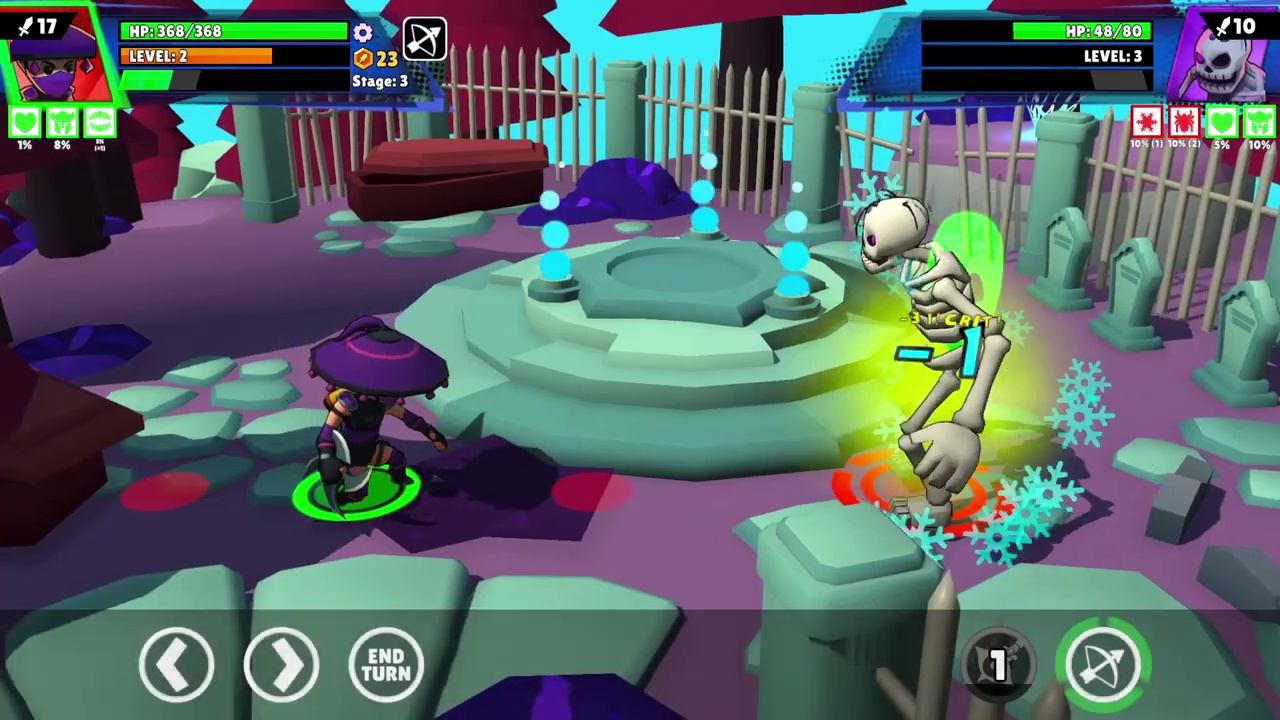The height and width of the screenshot is (720, 1280).
Task: Inspect the enemy's green helmet buff
Action: (x=1258, y=123)
